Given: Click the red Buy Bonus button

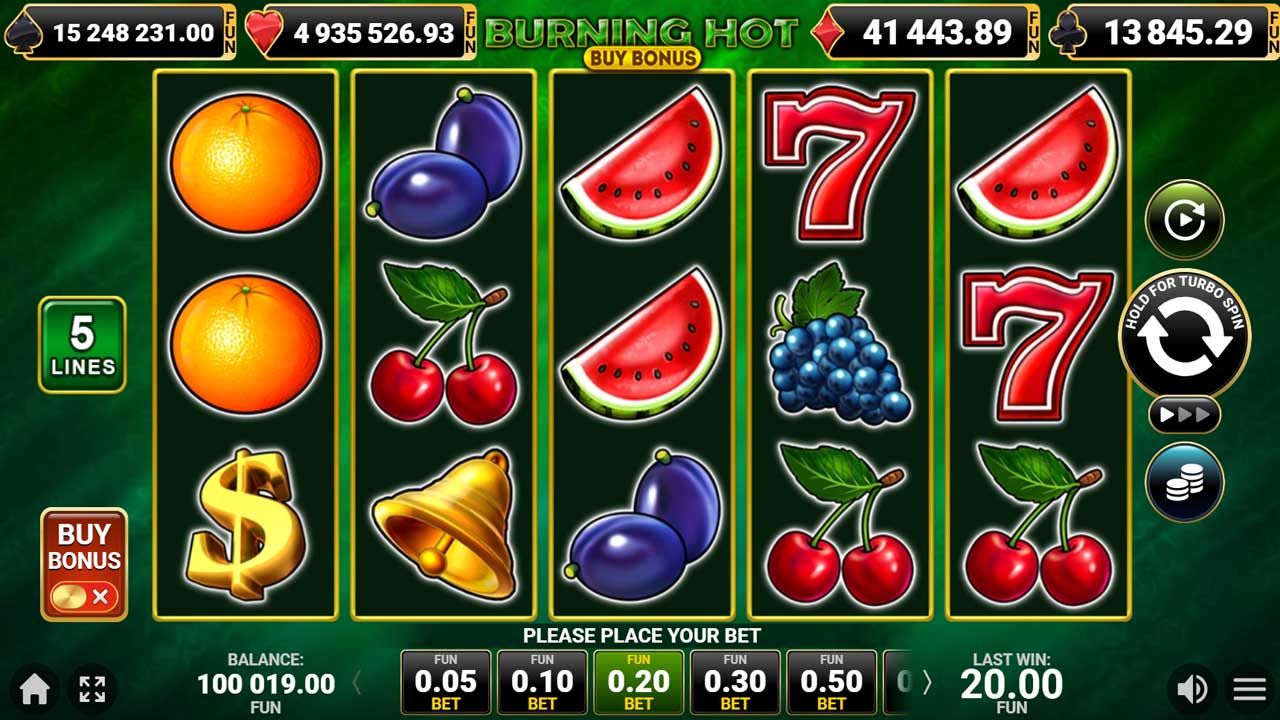Looking at the screenshot, I should pyautogui.click(x=84, y=564).
